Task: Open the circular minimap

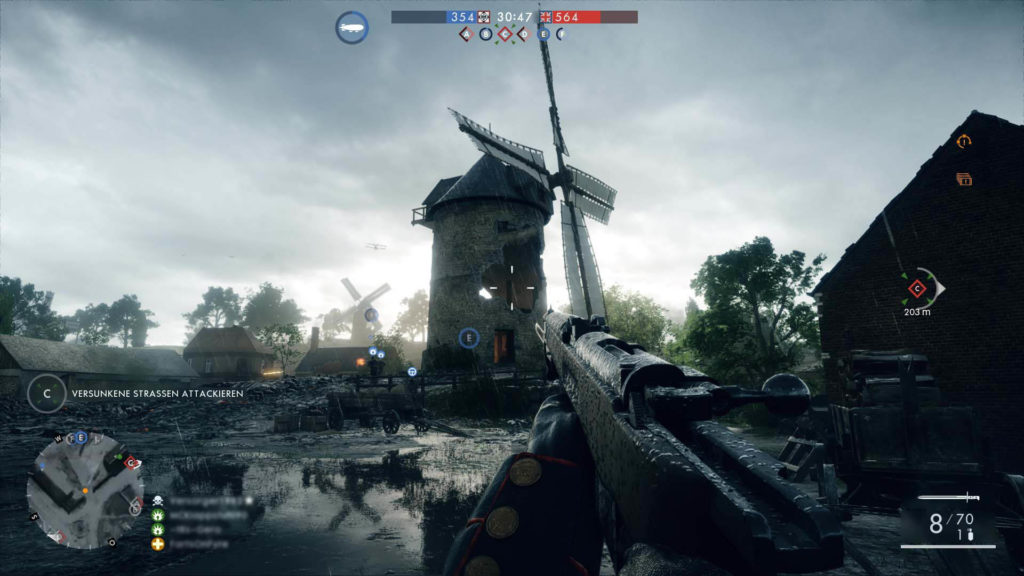Action: tap(84, 490)
